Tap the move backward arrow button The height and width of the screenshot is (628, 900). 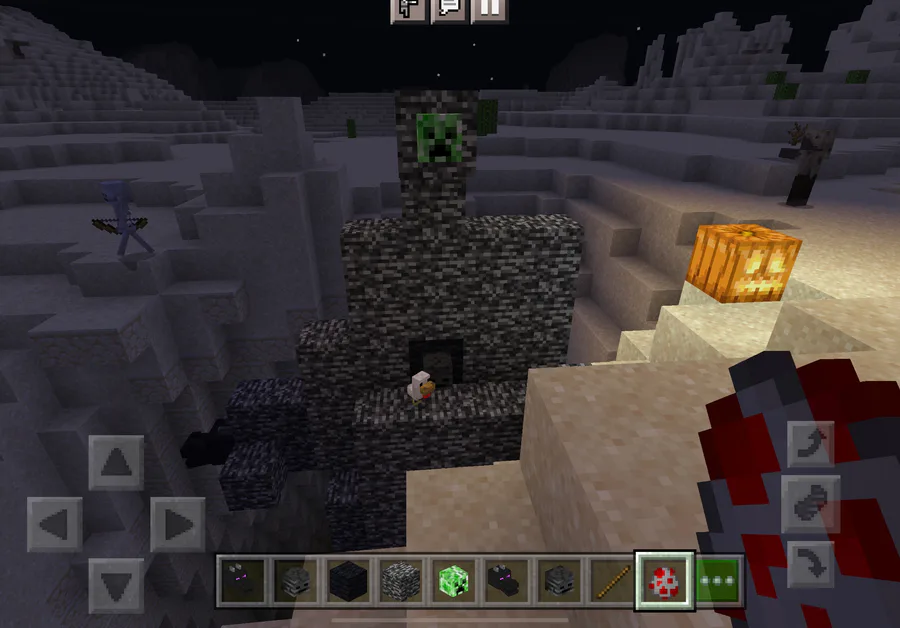coord(116,585)
